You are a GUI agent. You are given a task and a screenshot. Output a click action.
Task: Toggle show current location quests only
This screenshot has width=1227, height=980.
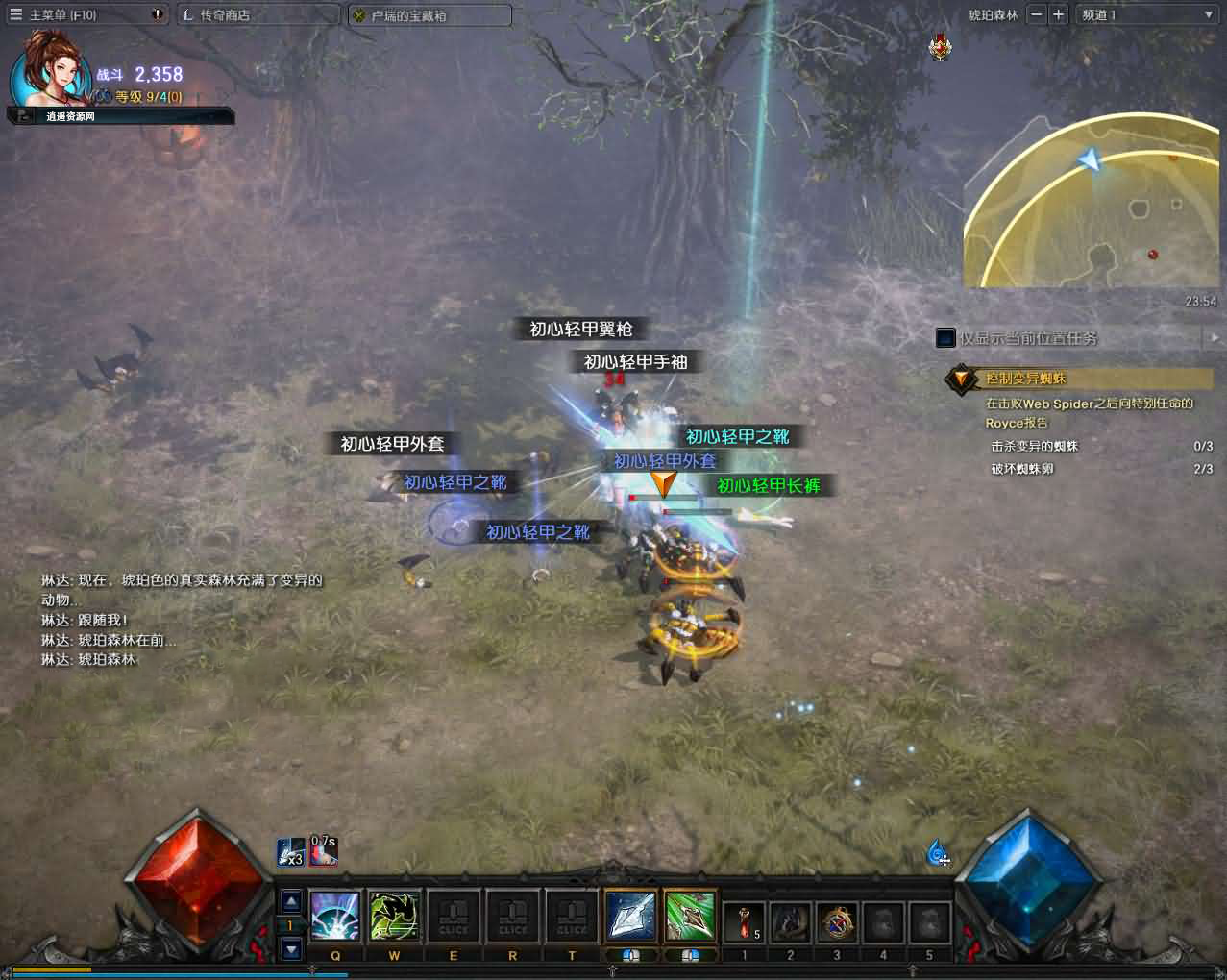[945, 338]
